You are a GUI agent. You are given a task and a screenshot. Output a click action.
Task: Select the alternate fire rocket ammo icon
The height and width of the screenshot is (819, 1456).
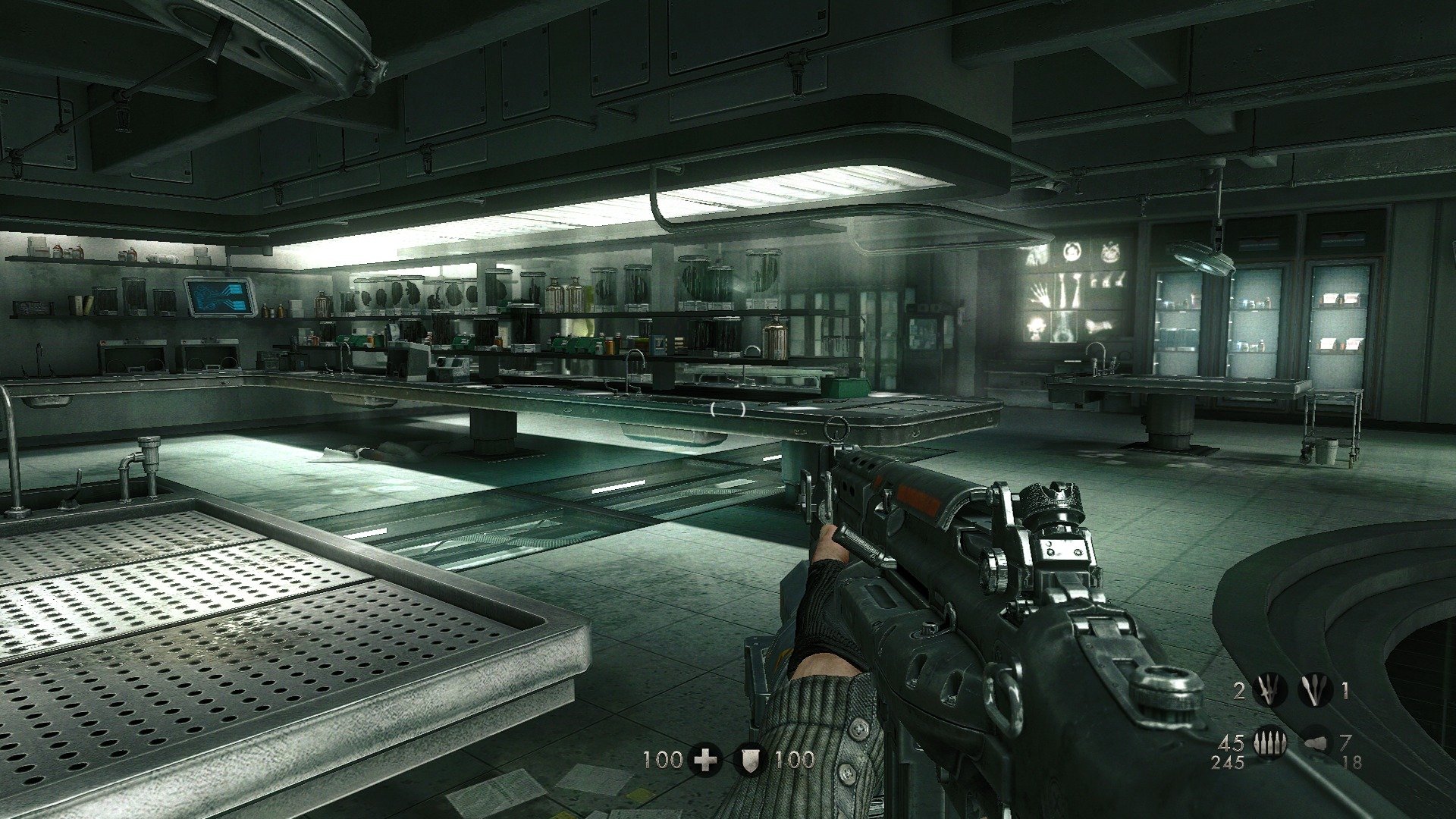pyautogui.click(x=1316, y=742)
